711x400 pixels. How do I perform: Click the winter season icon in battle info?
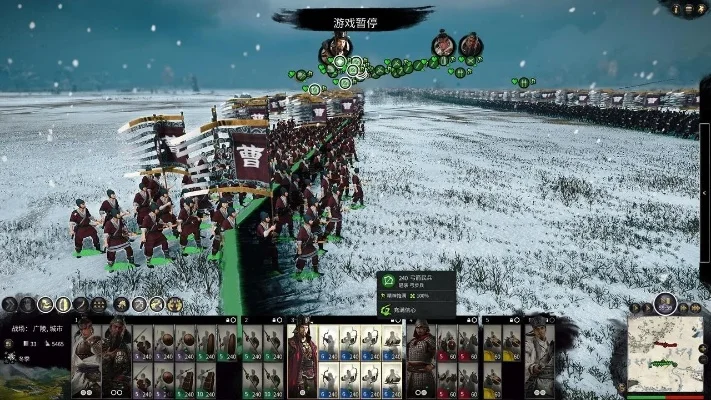coord(9,357)
